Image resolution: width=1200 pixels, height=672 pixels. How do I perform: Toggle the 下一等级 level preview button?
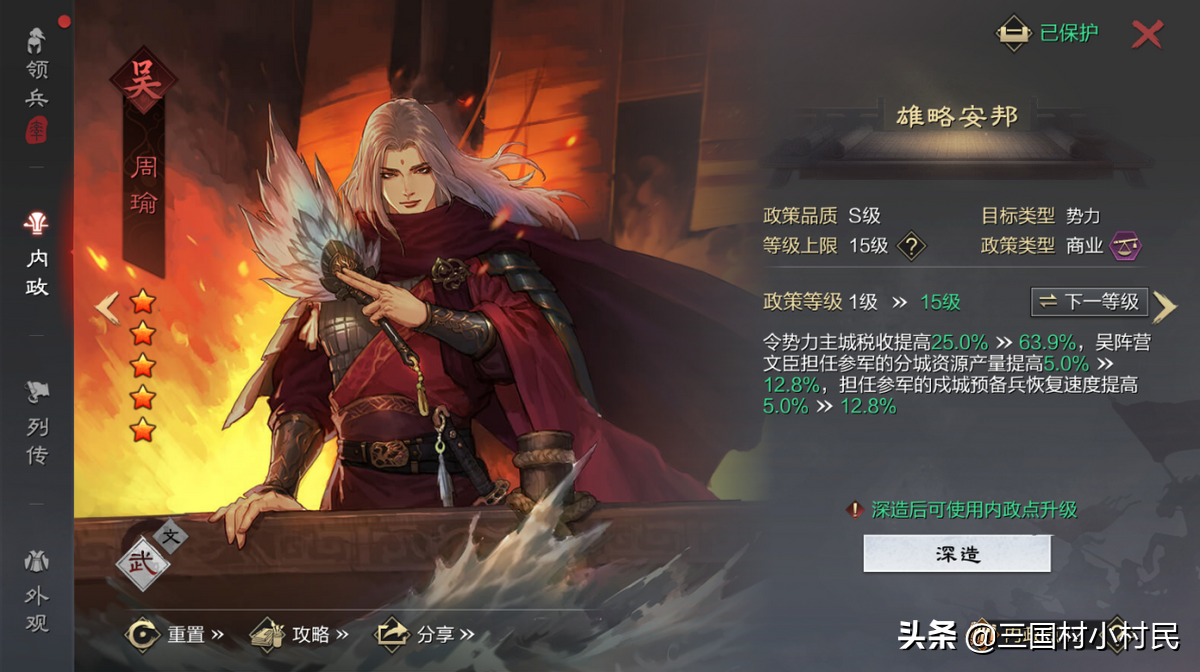coord(1089,301)
